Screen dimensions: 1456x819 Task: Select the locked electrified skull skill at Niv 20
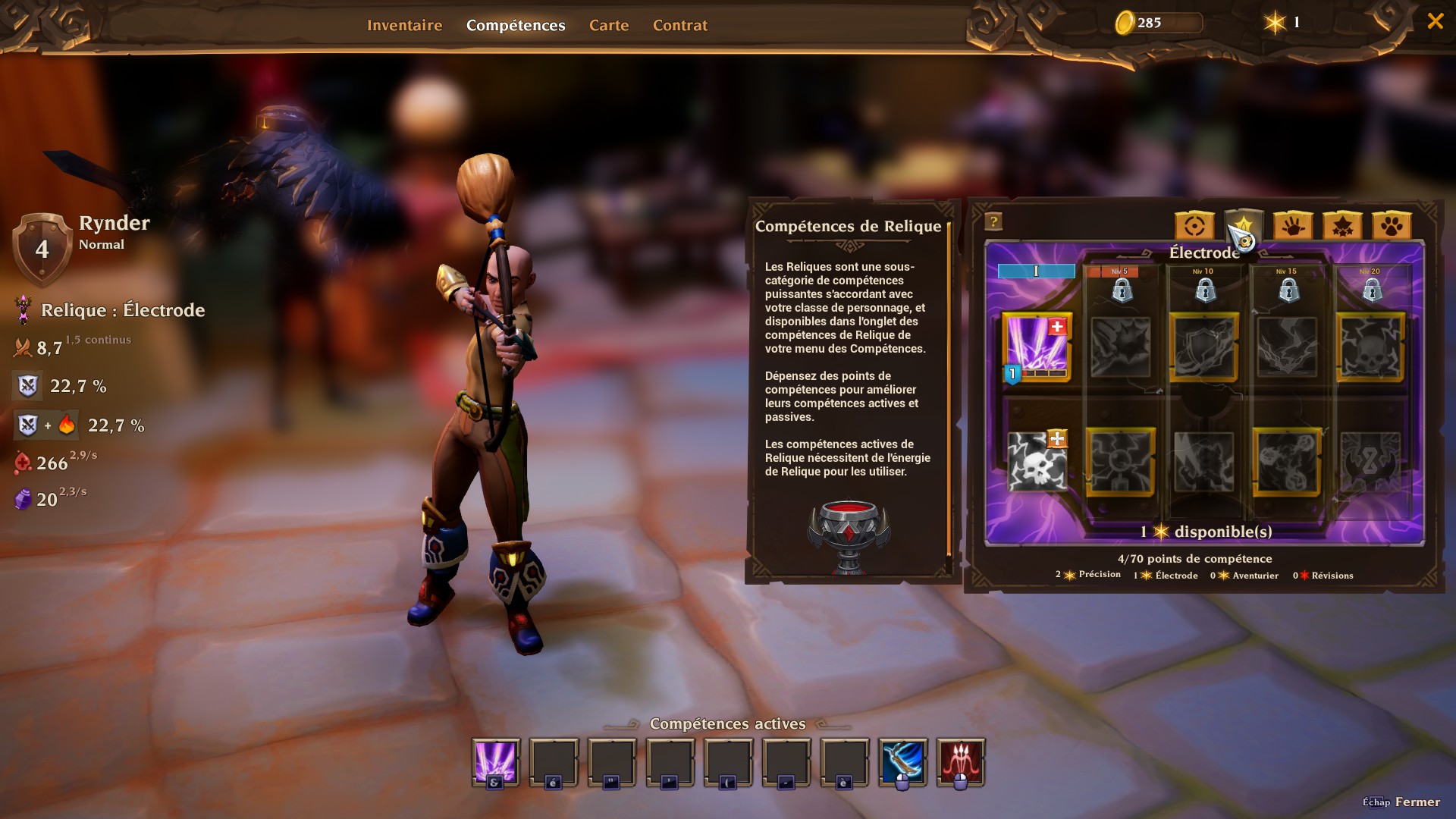1370,347
